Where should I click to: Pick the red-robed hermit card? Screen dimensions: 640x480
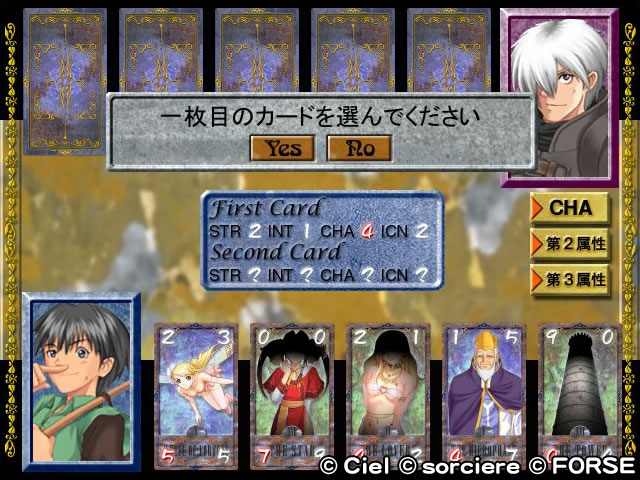(290, 395)
